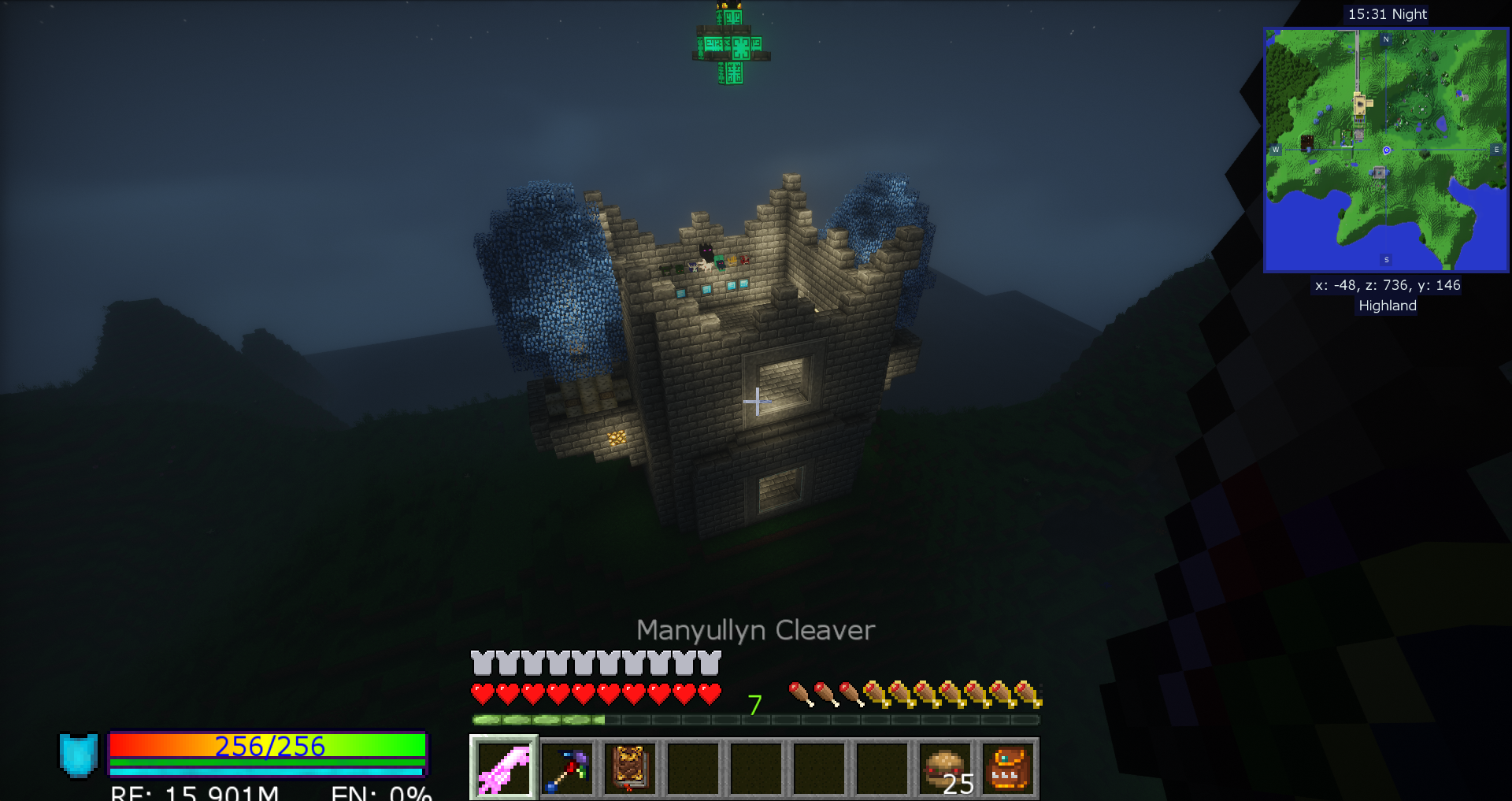The image size is (1512, 801).
Task: Pick the burger stack of 25
Action: pos(945,768)
